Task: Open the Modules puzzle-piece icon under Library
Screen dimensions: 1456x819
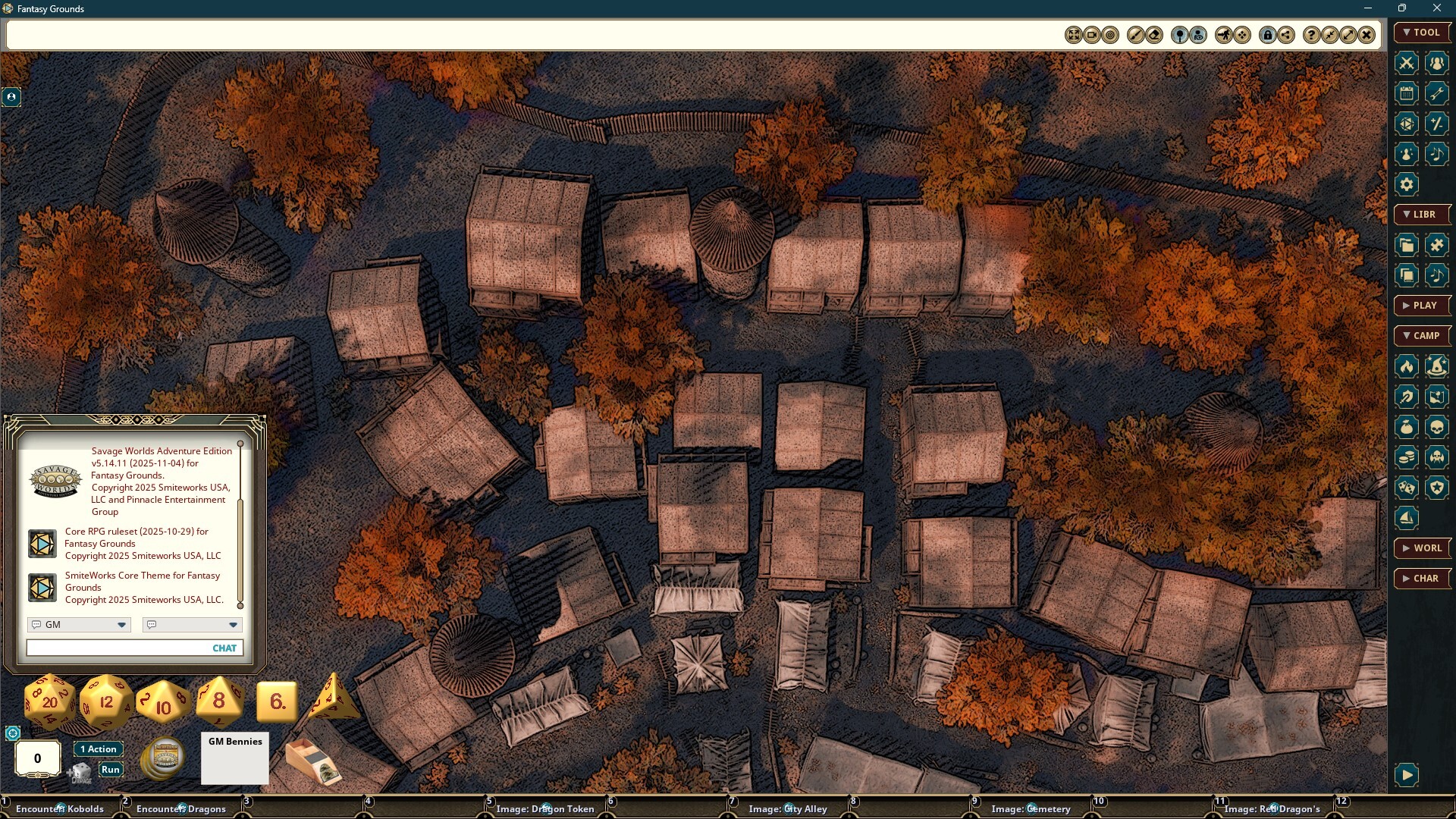Action: 1437,245
